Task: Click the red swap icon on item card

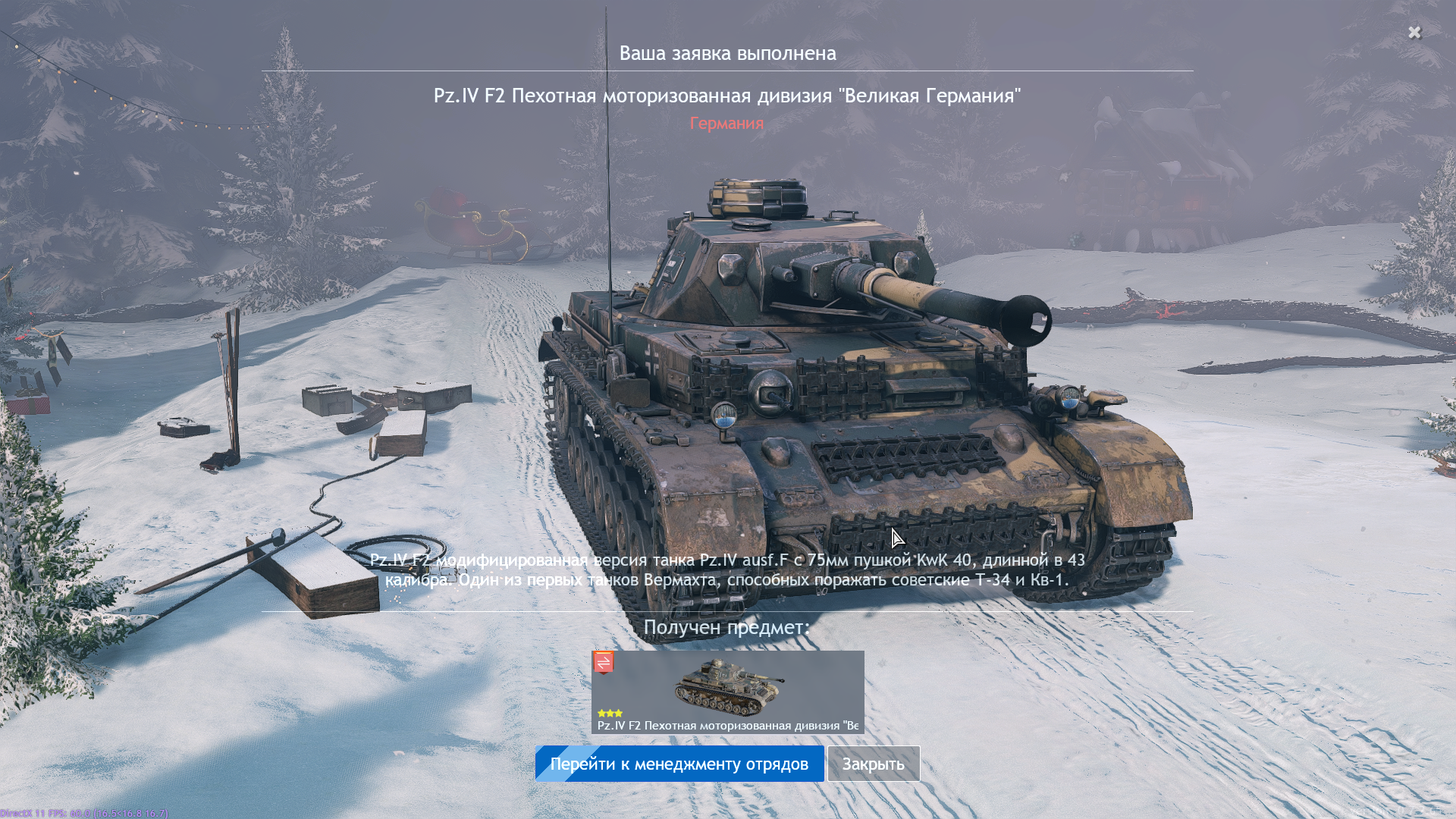Action: [x=604, y=662]
